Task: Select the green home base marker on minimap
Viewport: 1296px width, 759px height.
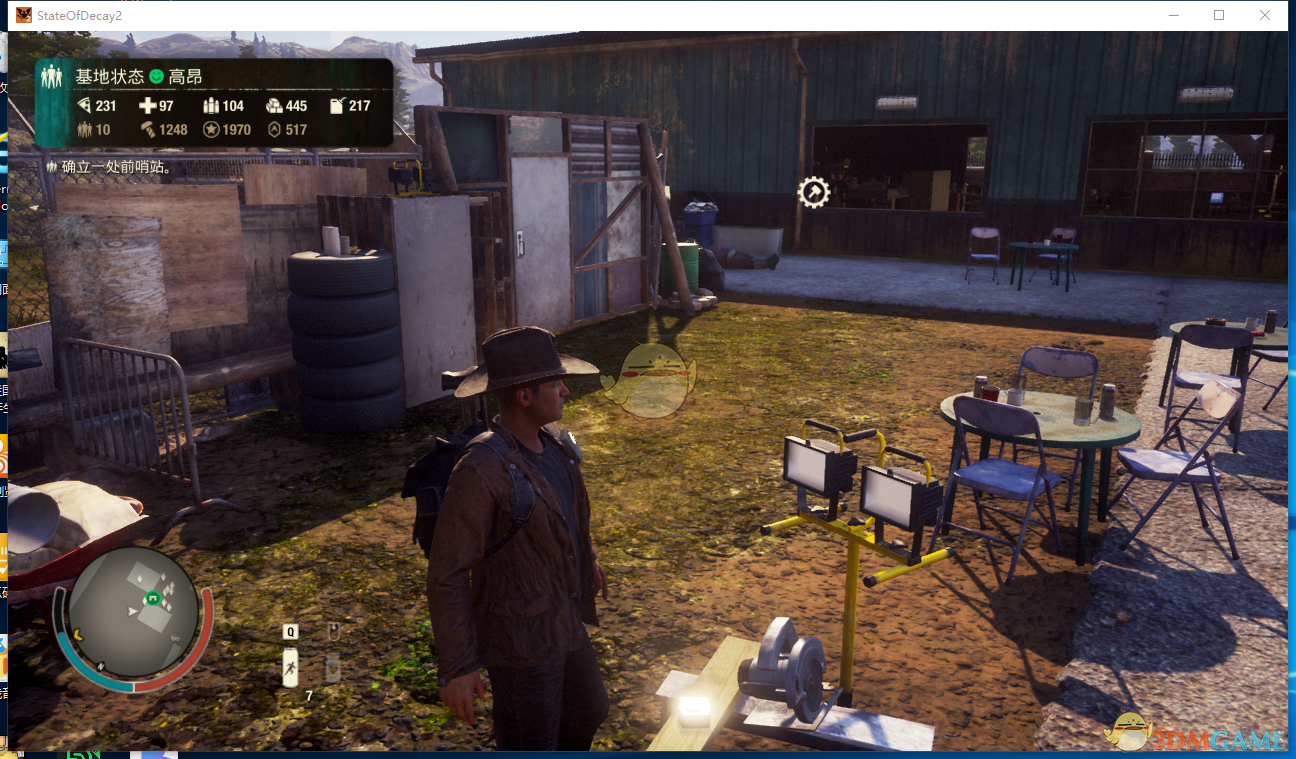Action: pyautogui.click(x=153, y=598)
